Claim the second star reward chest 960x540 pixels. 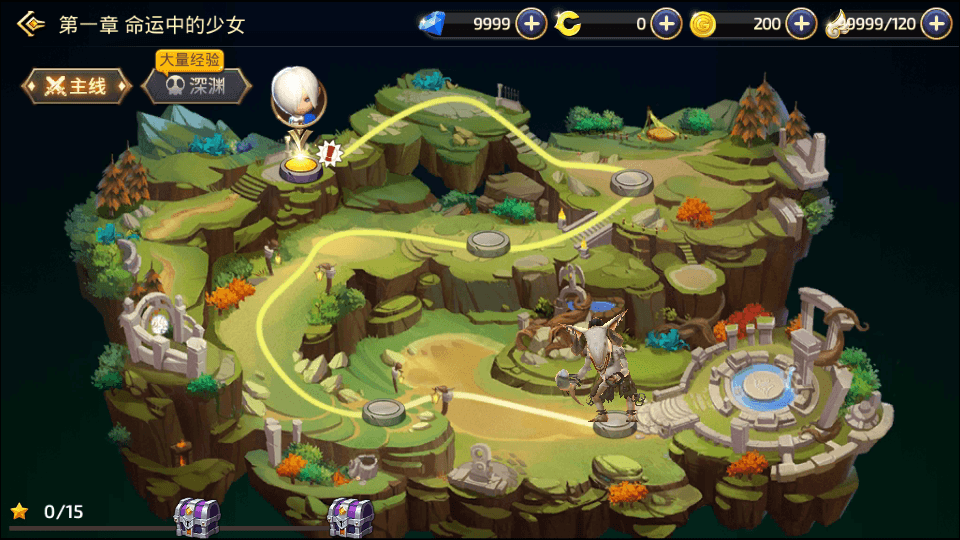[x=350, y=516]
